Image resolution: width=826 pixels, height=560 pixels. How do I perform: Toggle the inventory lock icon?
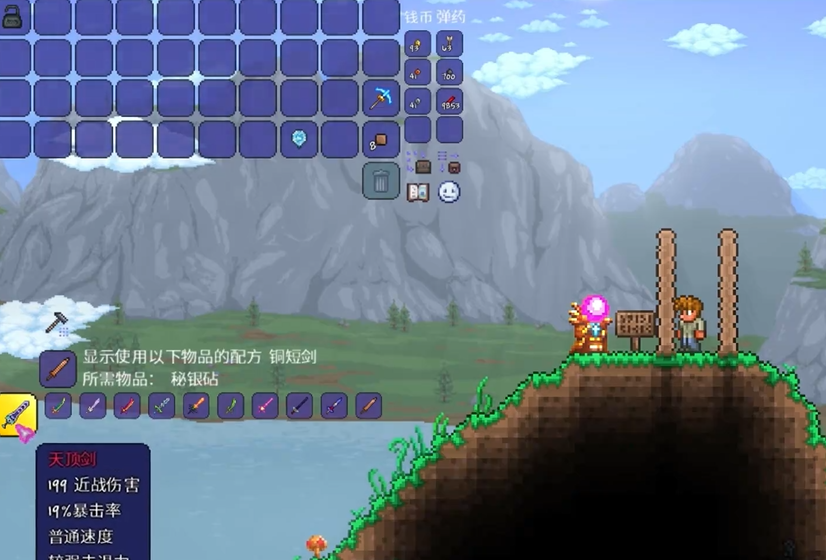(14, 17)
